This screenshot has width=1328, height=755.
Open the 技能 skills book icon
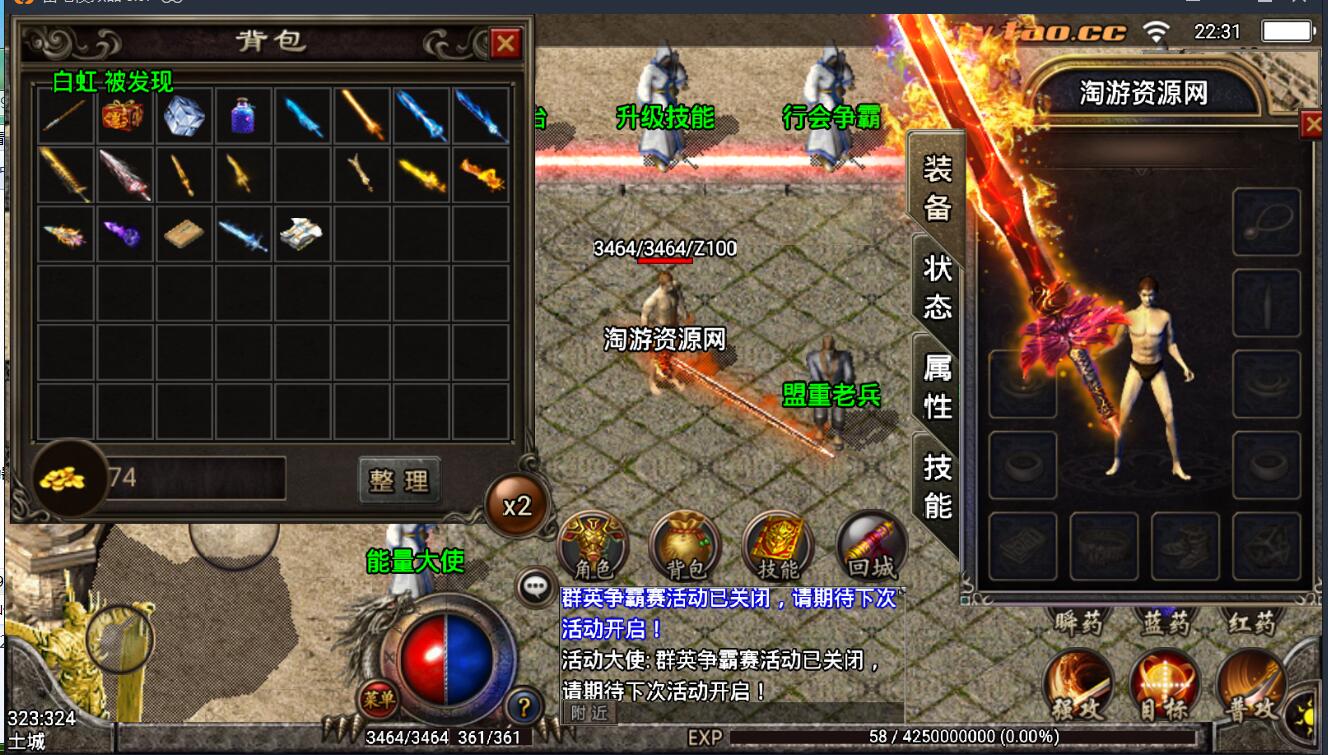pyautogui.click(x=778, y=546)
